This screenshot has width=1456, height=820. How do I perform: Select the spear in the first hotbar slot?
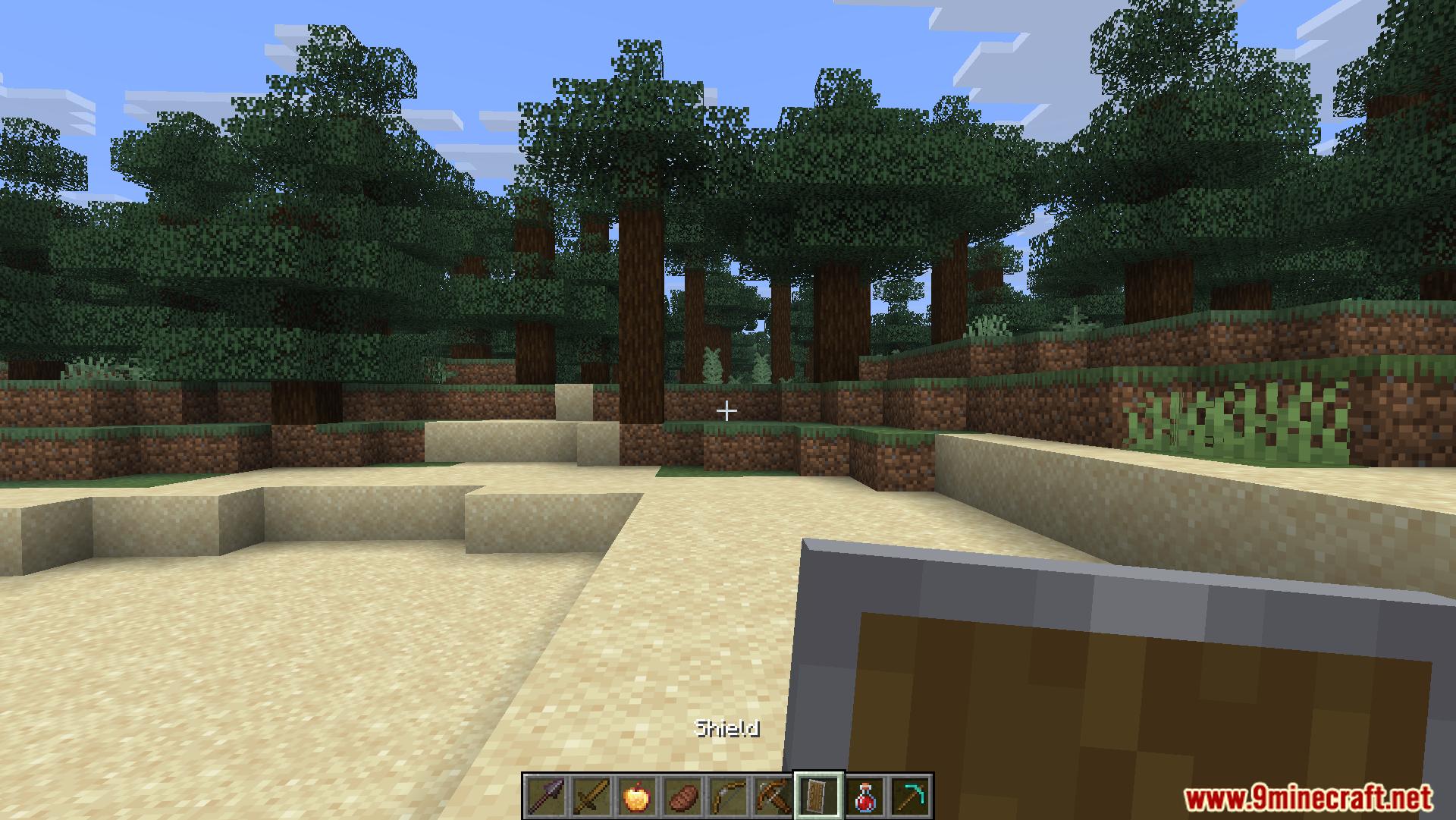(546, 796)
